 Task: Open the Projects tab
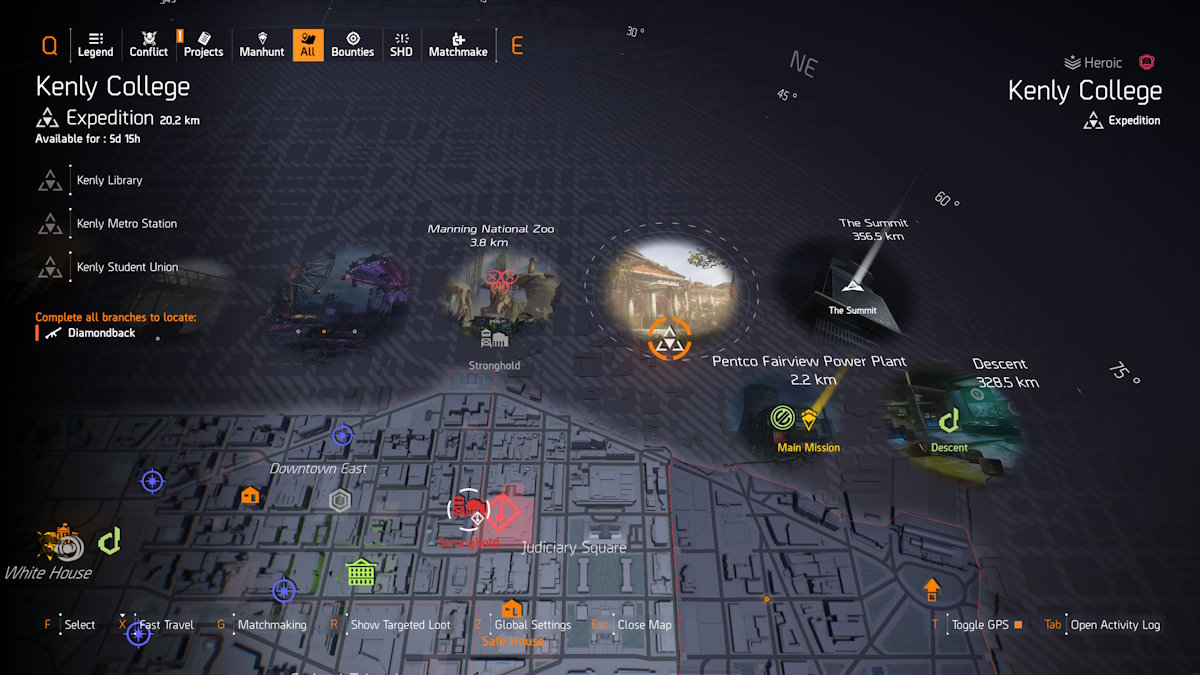click(x=203, y=45)
